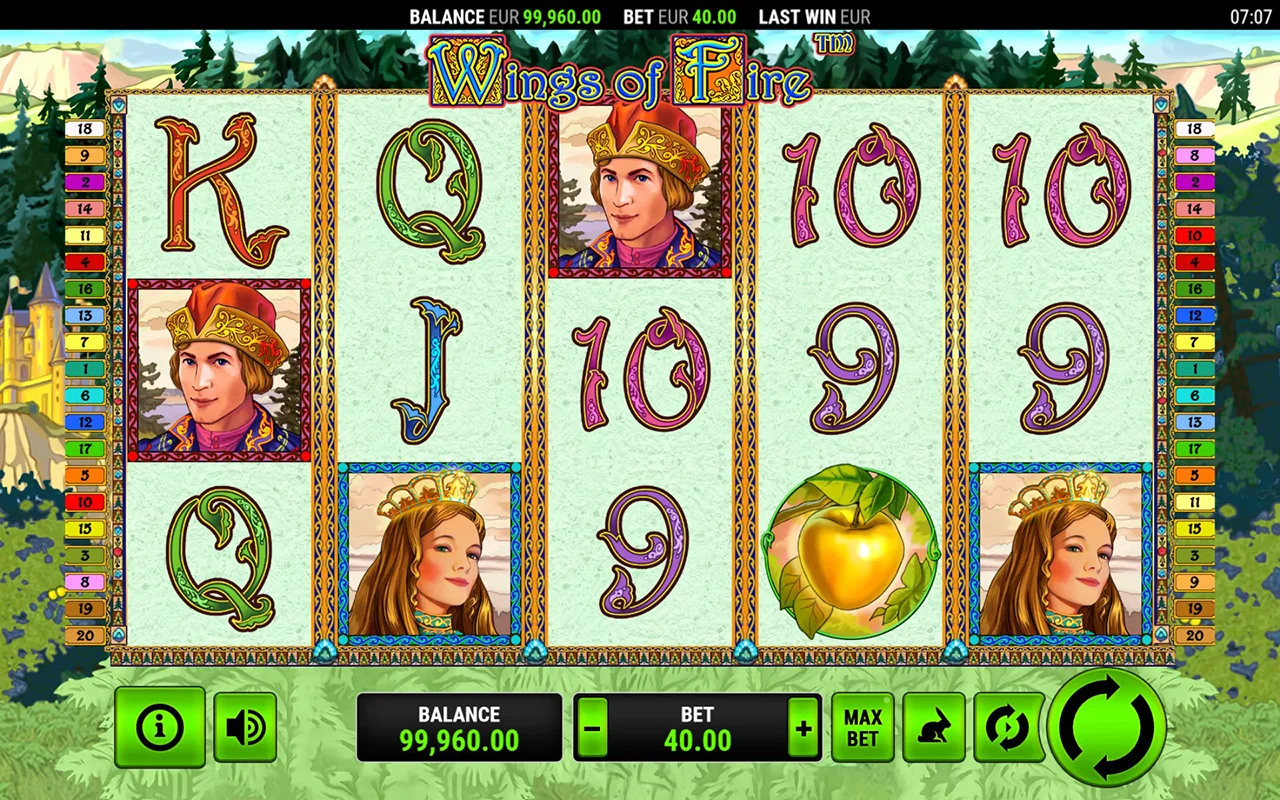Screen dimensions: 1280x800
Task: Decrease the bet with the minus button
Action: pos(592,727)
